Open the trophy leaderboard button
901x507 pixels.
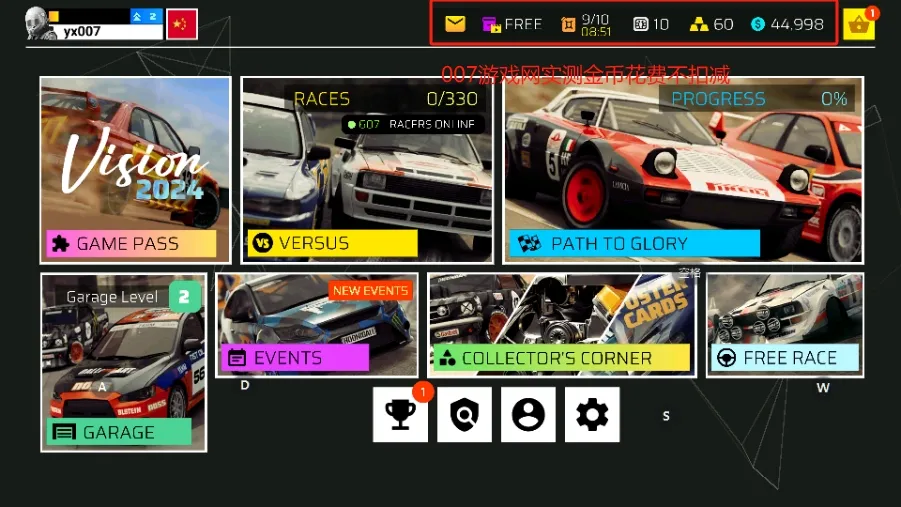401,414
